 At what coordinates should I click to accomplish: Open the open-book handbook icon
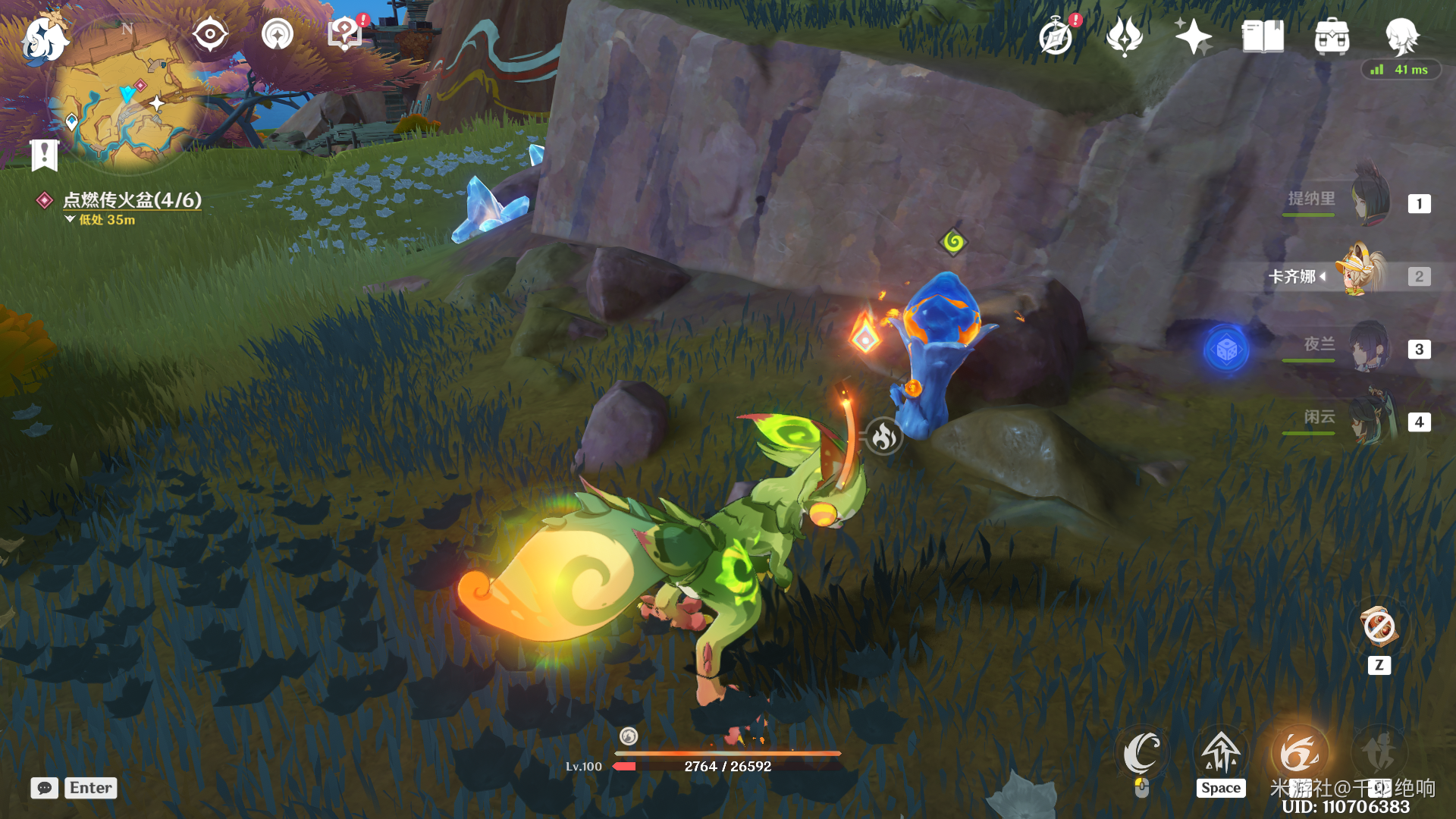pos(1263,36)
